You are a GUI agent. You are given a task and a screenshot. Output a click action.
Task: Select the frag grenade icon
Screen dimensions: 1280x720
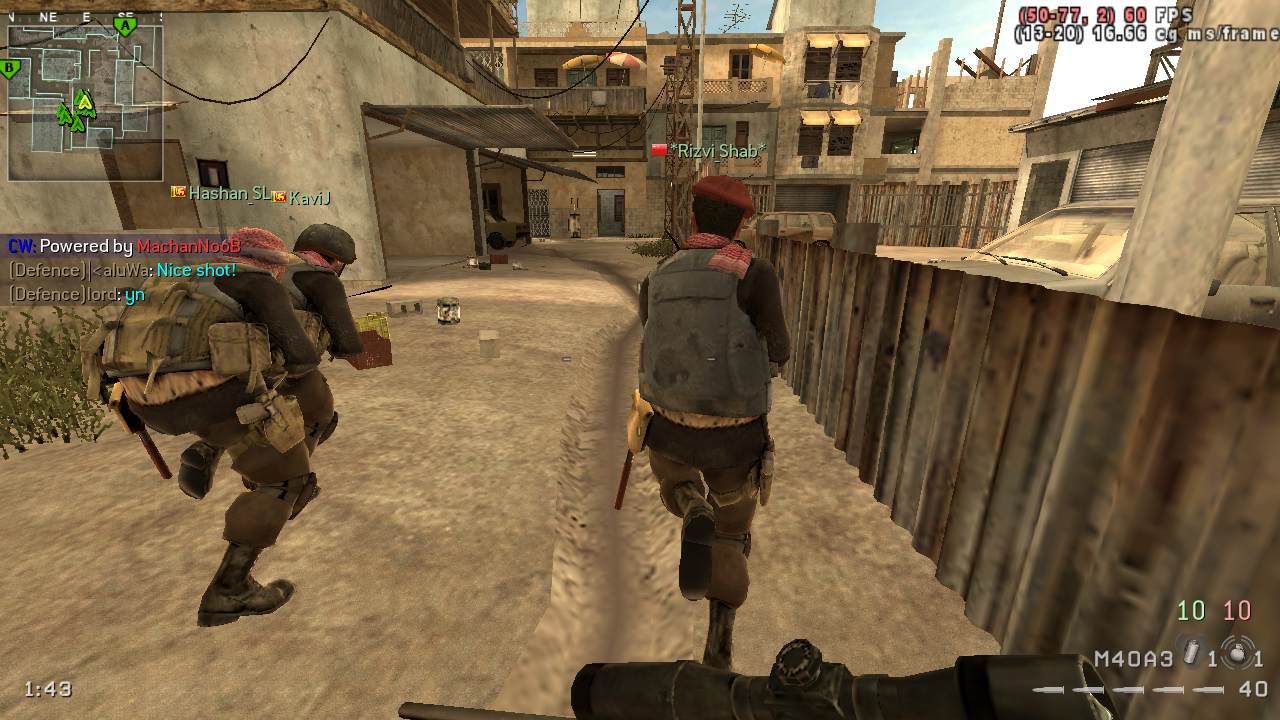(x=1237, y=654)
